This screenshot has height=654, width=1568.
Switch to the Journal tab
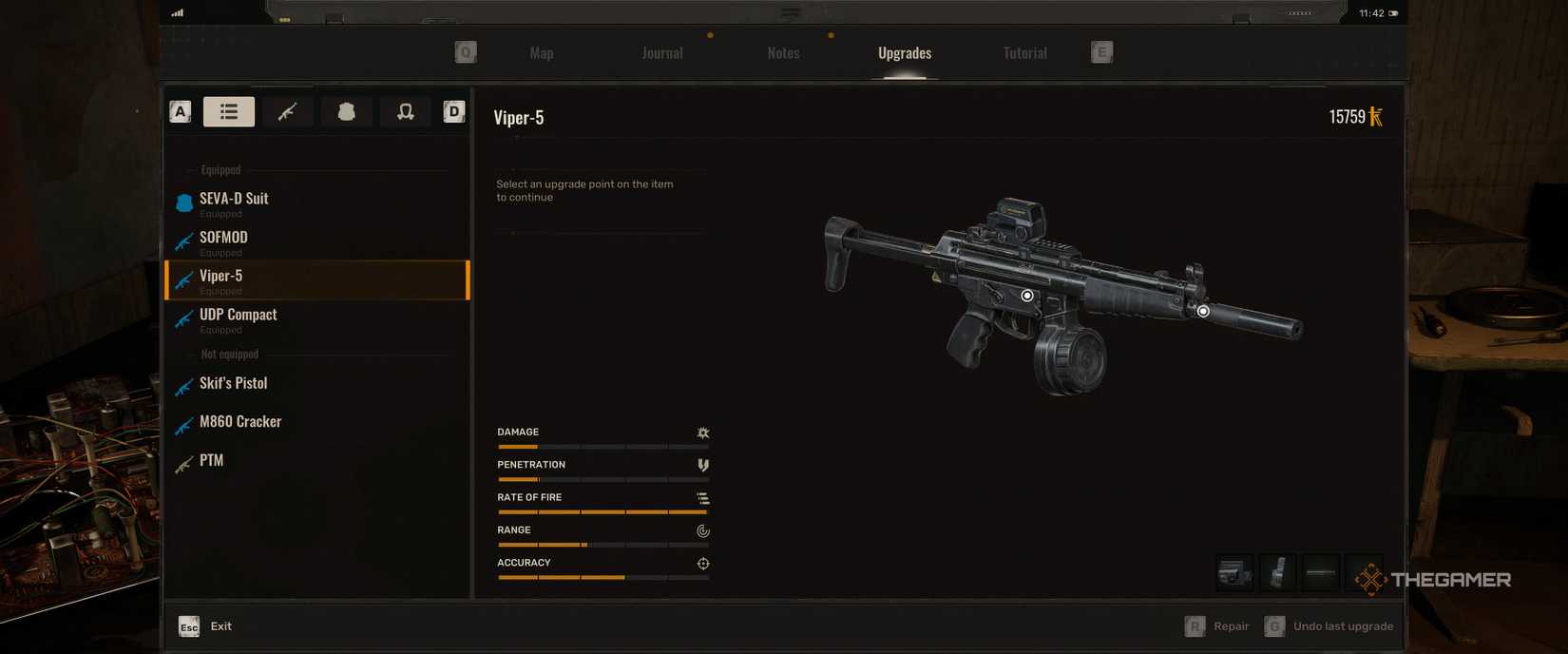click(x=662, y=53)
